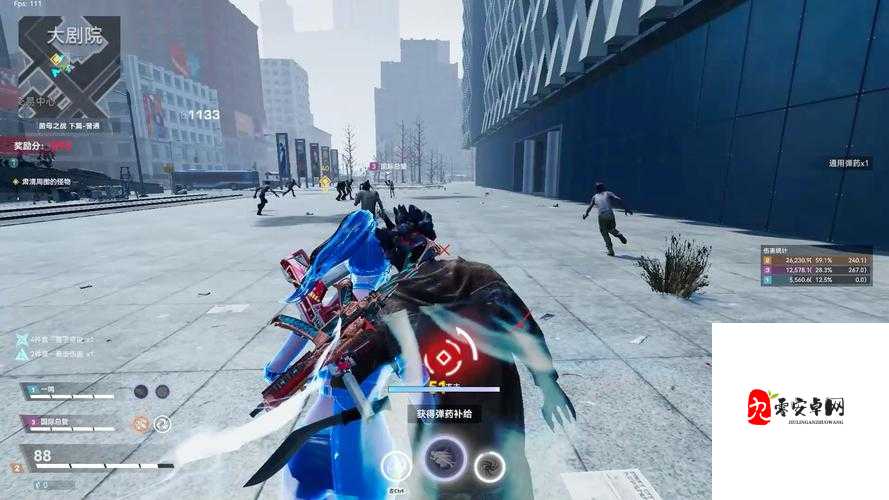Open the damage statistics panel

[x=814, y=265]
